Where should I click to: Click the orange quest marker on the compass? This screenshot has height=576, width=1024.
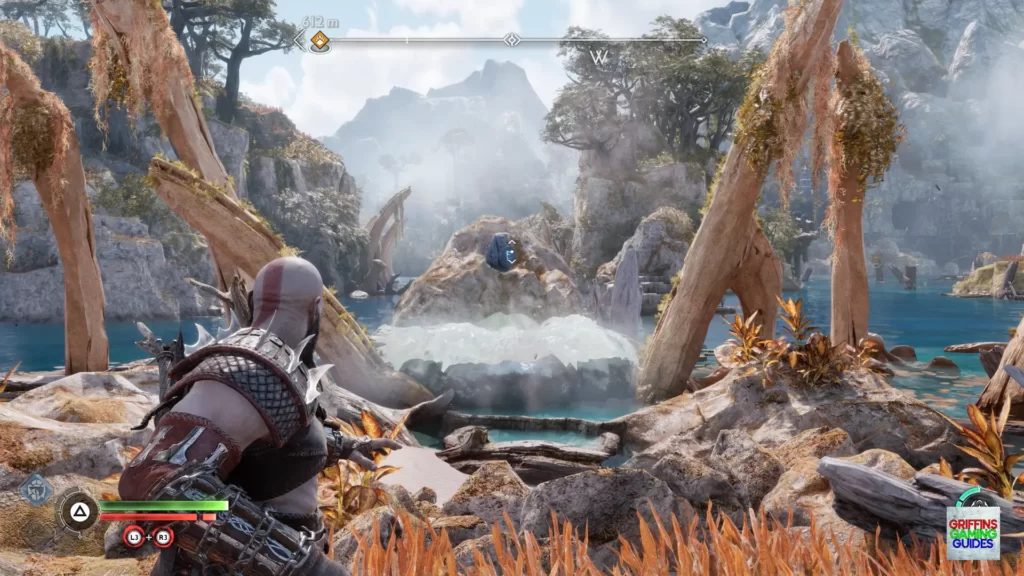coord(319,41)
